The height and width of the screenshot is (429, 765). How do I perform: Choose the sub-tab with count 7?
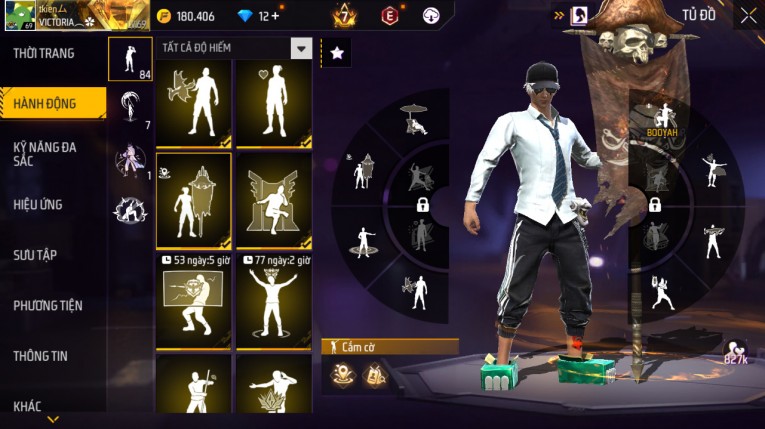(x=130, y=108)
